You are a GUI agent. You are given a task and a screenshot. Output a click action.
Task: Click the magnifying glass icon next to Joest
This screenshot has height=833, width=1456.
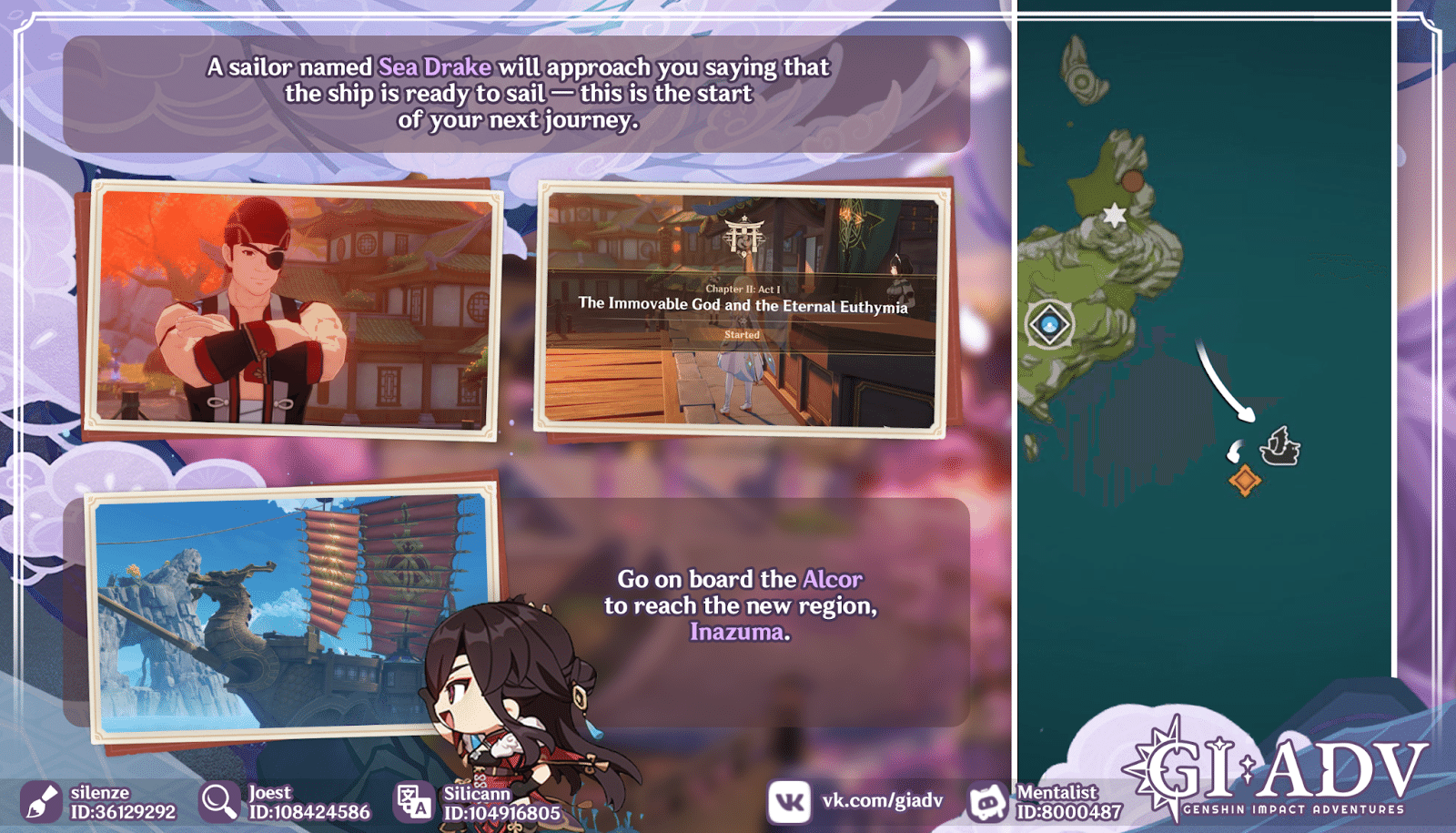coord(218,800)
